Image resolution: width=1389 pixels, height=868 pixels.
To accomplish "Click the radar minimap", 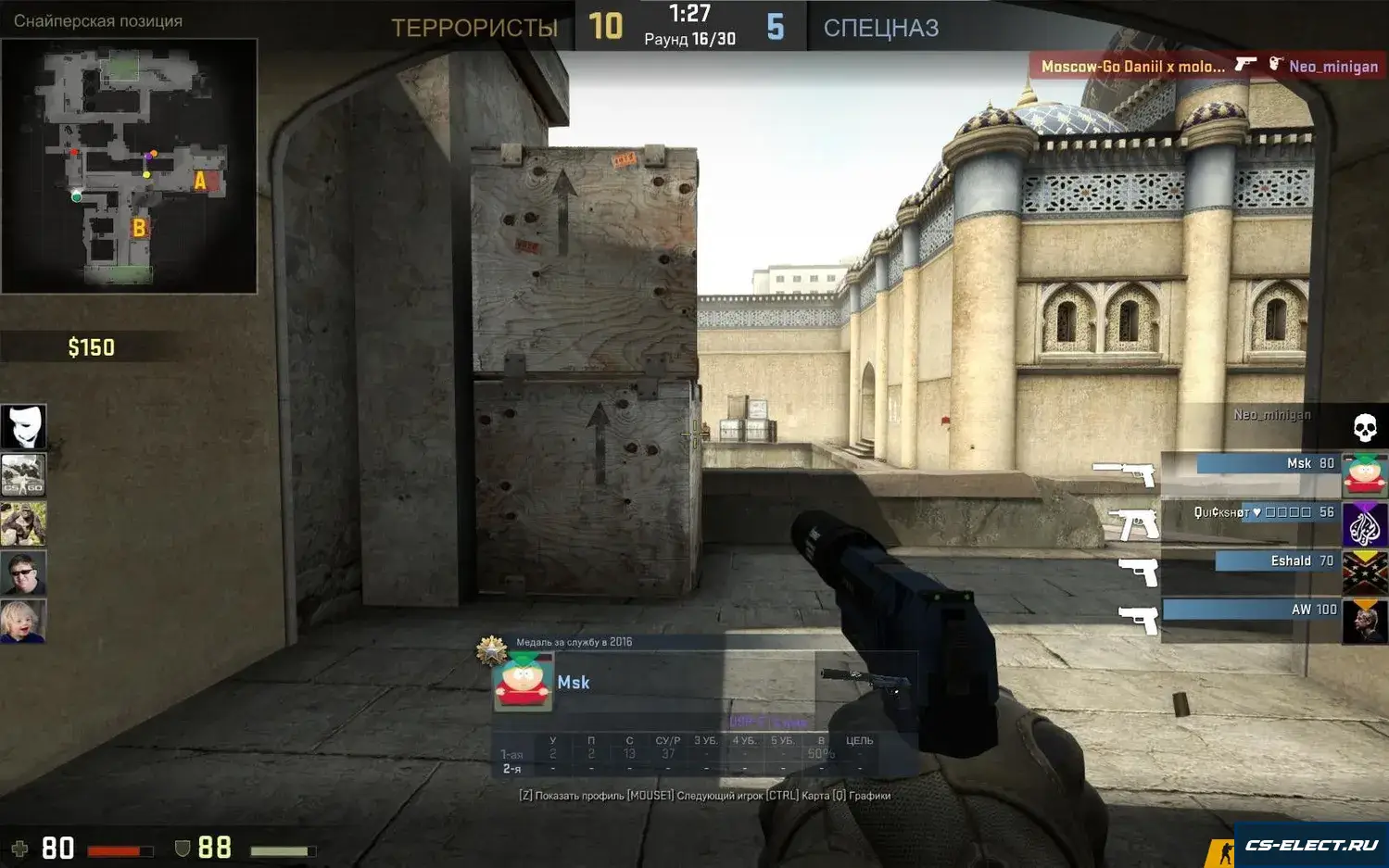I will pyautogui.click(x=129, y=166).
